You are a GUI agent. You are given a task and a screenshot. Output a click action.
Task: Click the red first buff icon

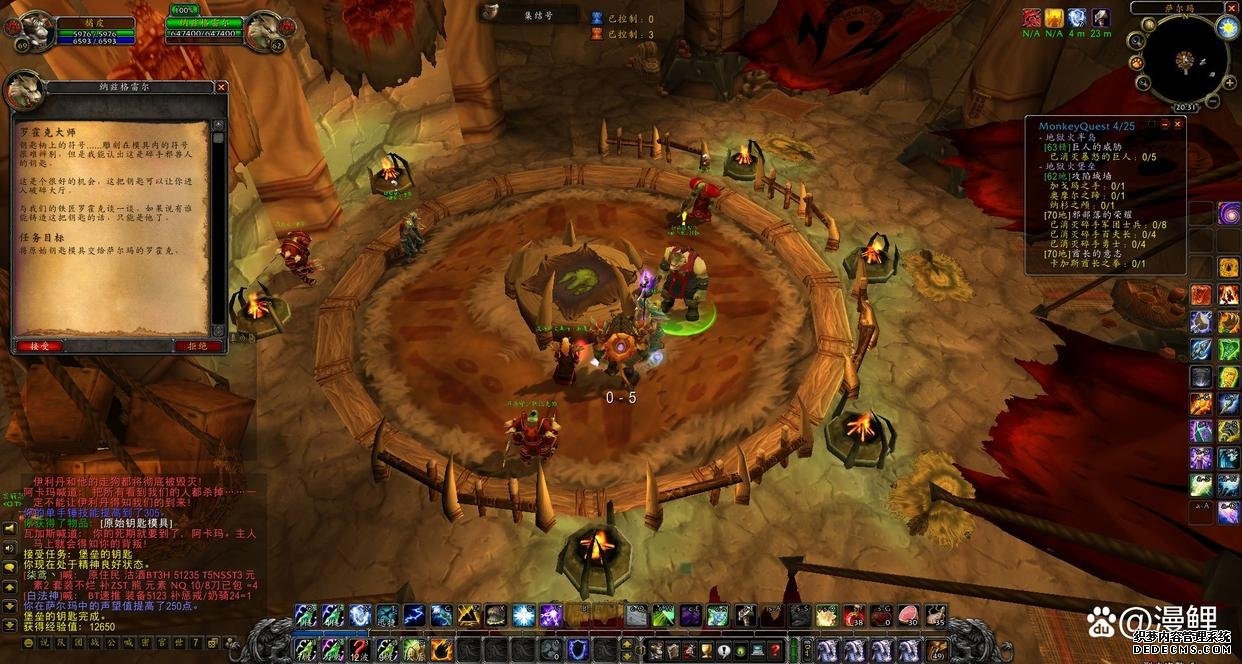coord(1031,18)
